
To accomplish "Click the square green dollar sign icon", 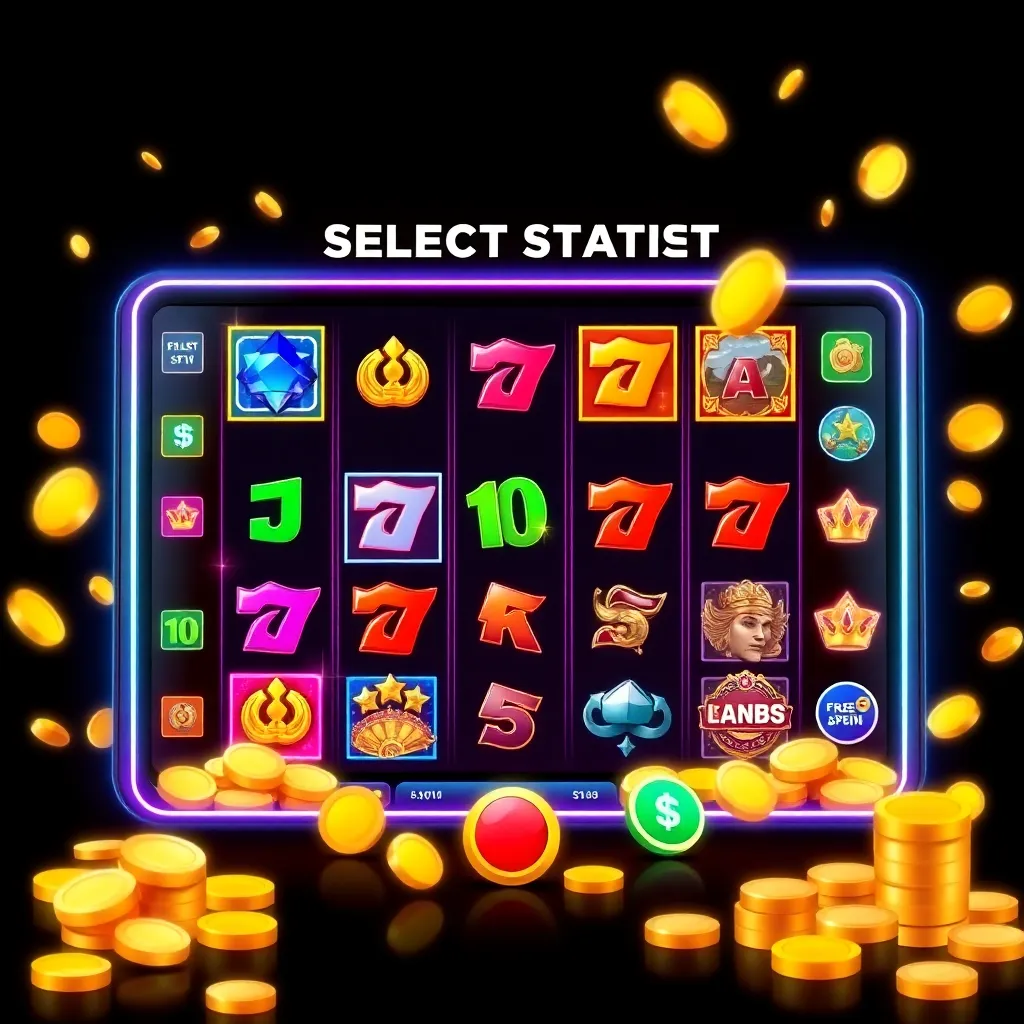I will pos(182,436).
